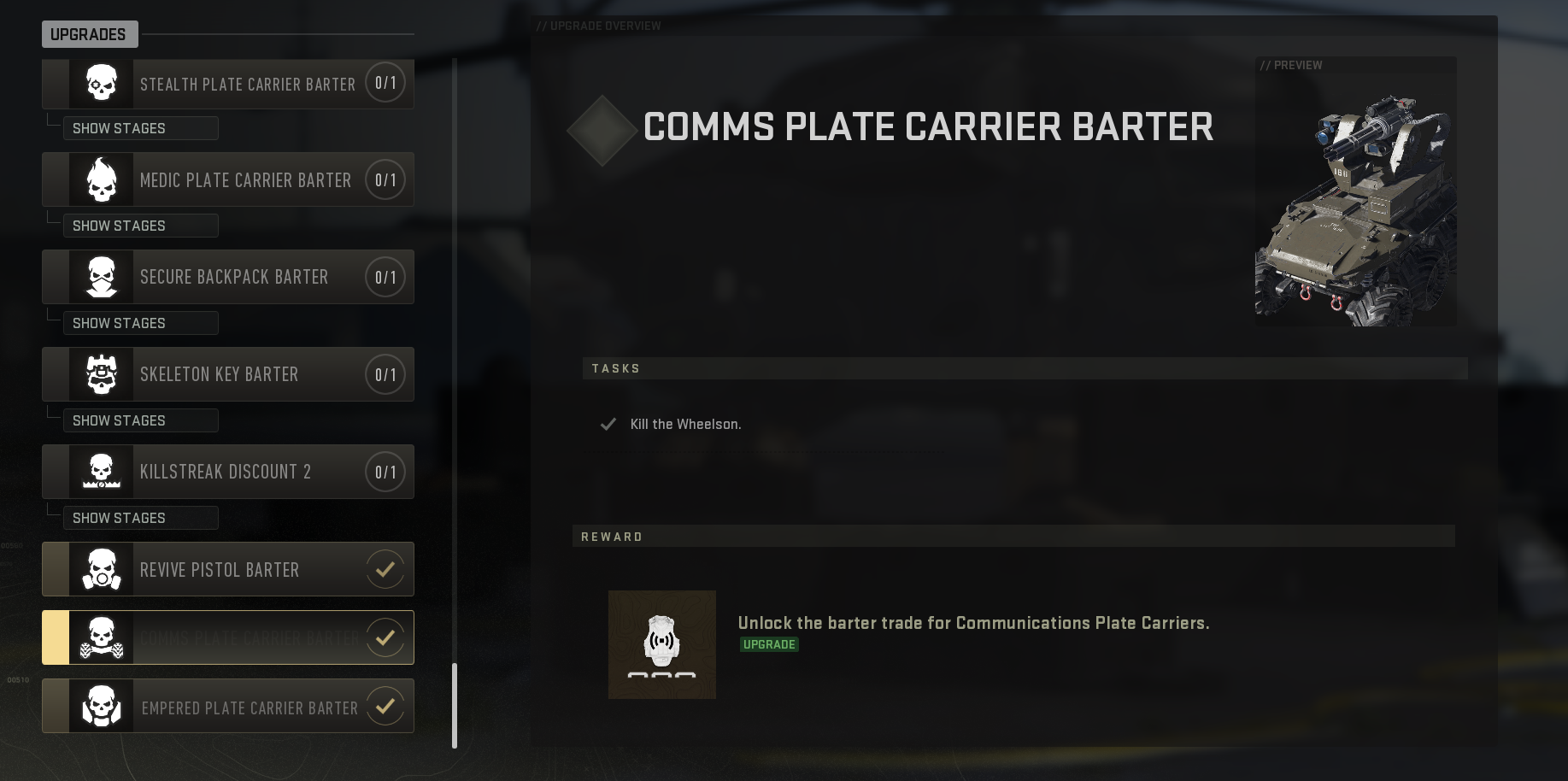This screenshot has height=781, width=1568.
Task: Open the Upgrades section header
Action: click(89, 34)
